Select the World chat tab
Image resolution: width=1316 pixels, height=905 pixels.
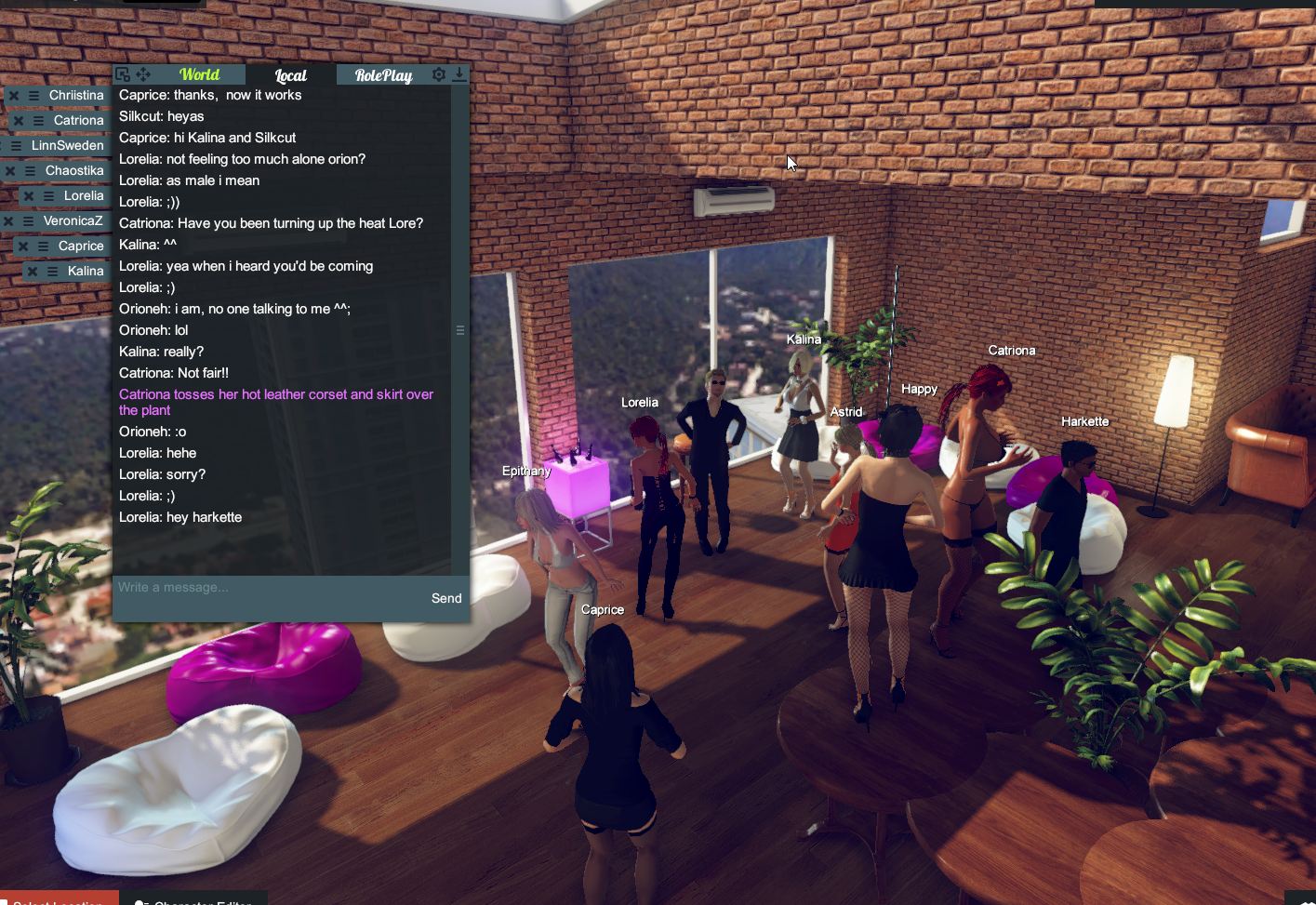tap(198, 74)
